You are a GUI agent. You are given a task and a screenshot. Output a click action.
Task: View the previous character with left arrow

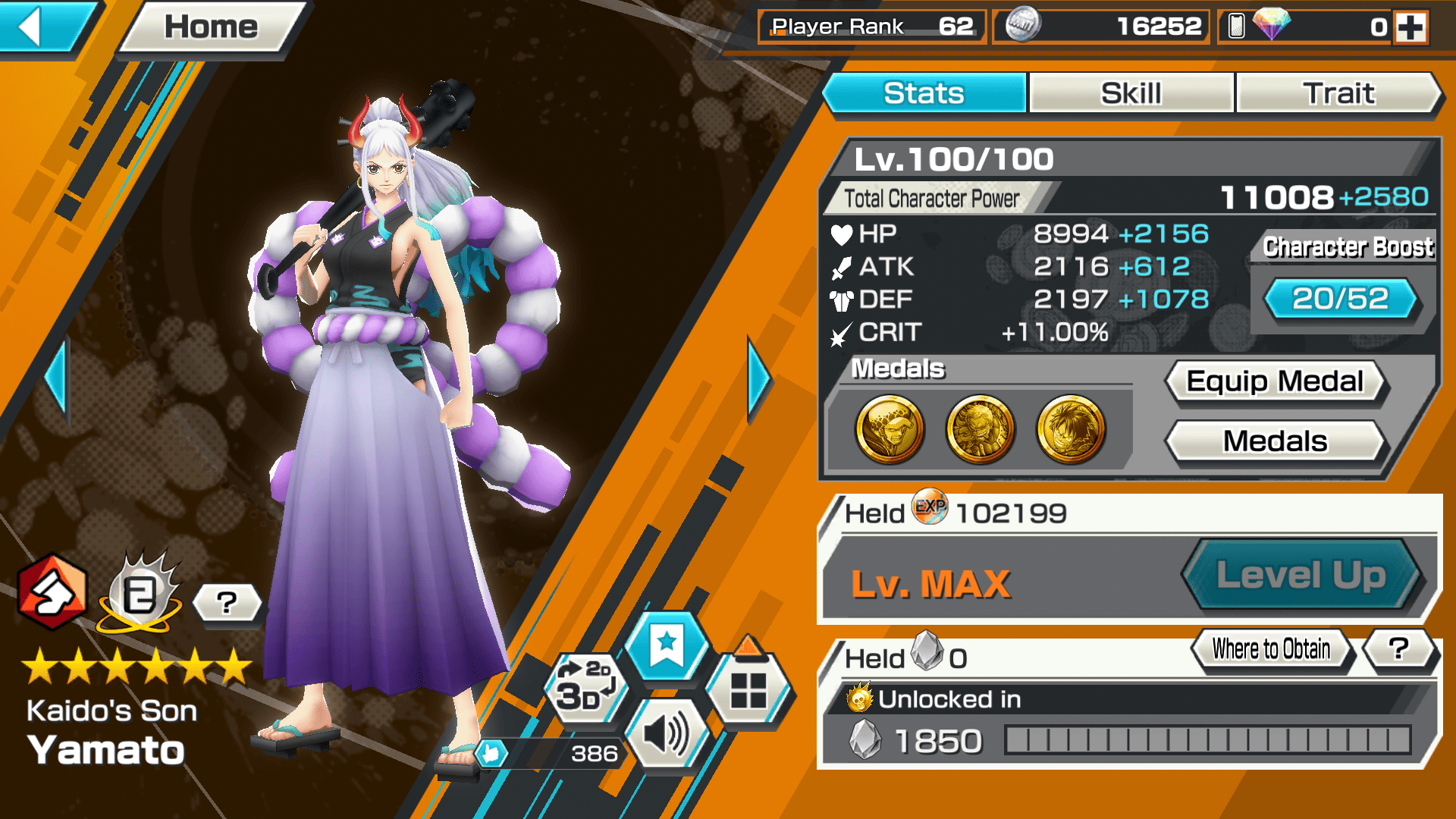[x=57, y=378]
